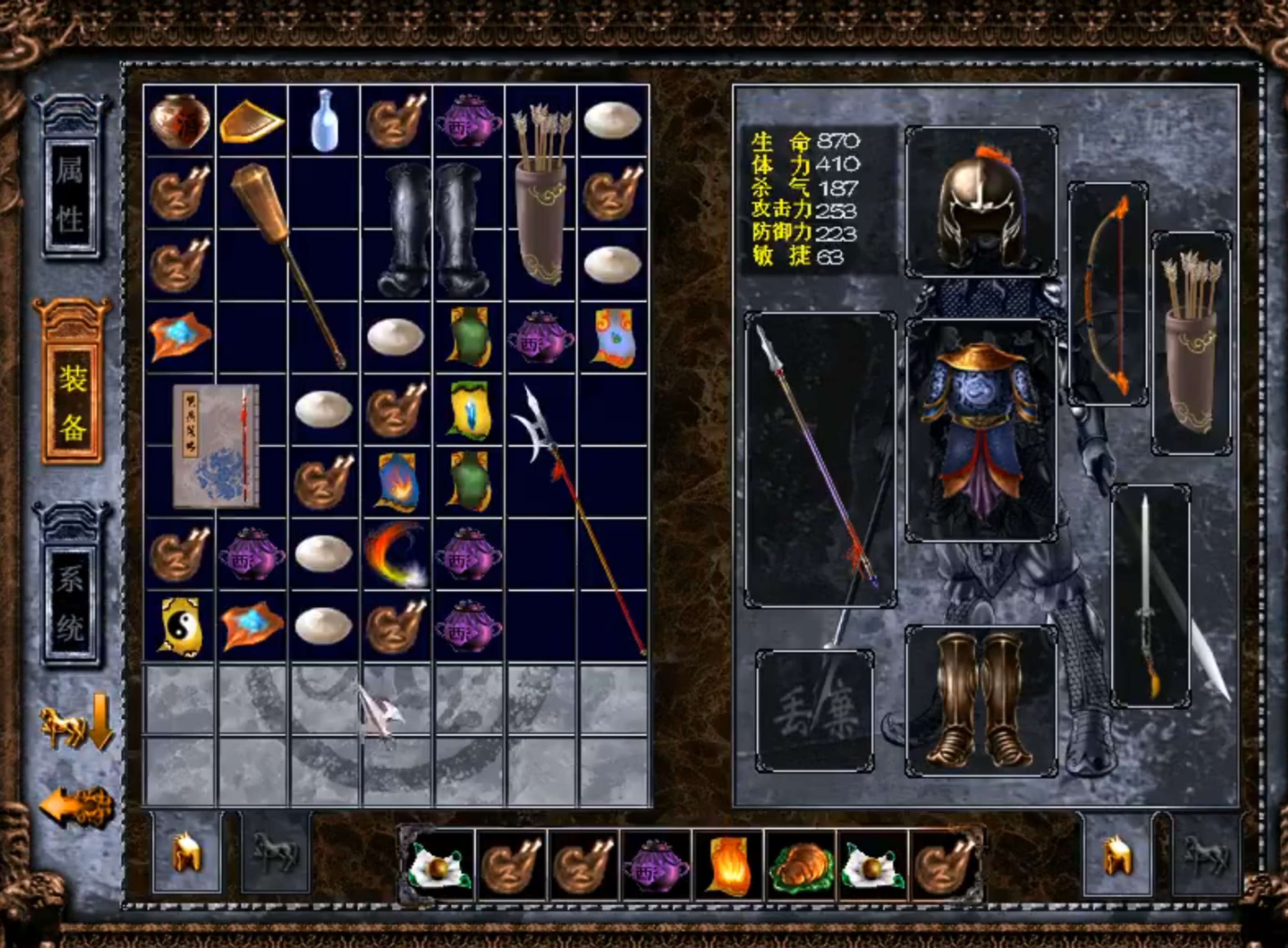The width and height of the screenshot is (1288, 948).
Task: Select the military strategy book
Action: [216, 446]
